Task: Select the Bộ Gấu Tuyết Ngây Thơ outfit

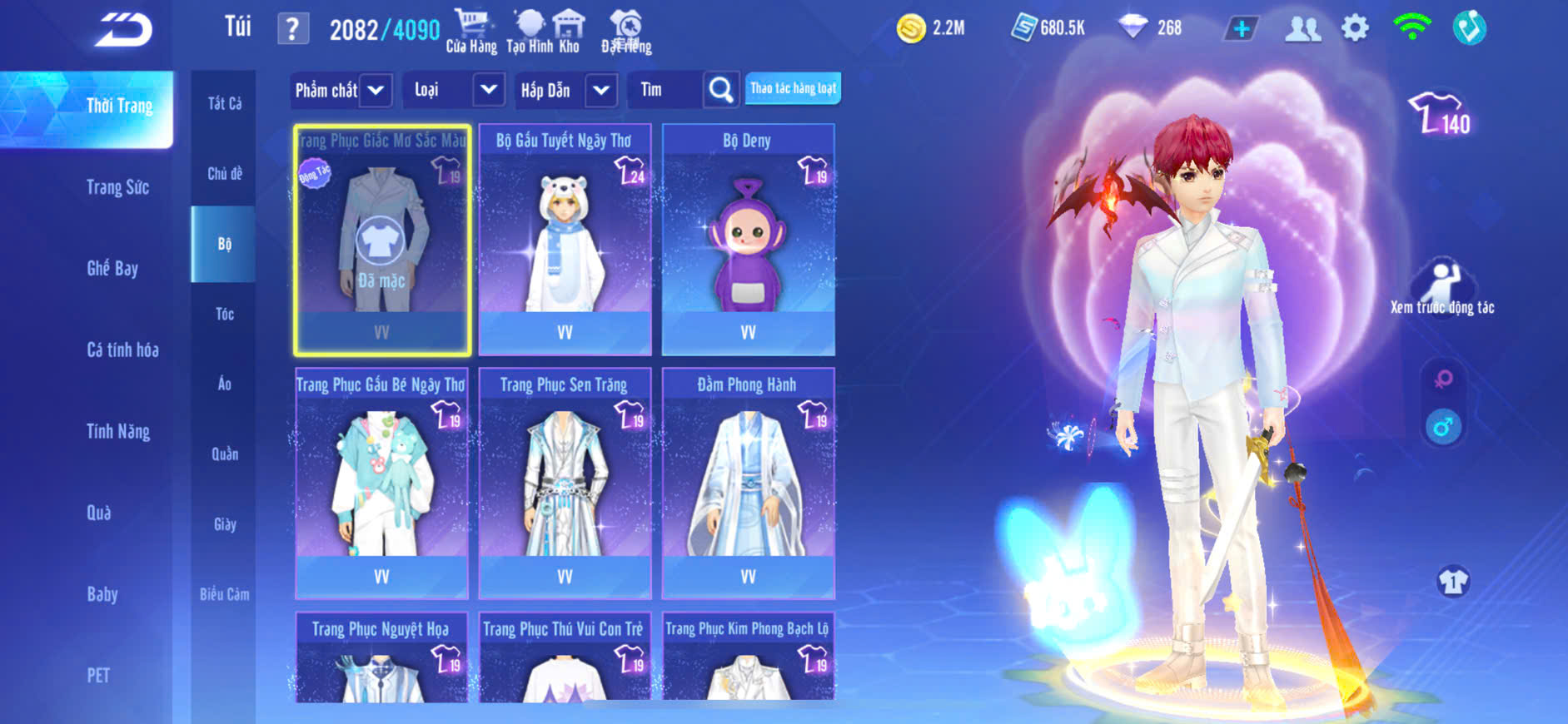Action: click(565, 240)
